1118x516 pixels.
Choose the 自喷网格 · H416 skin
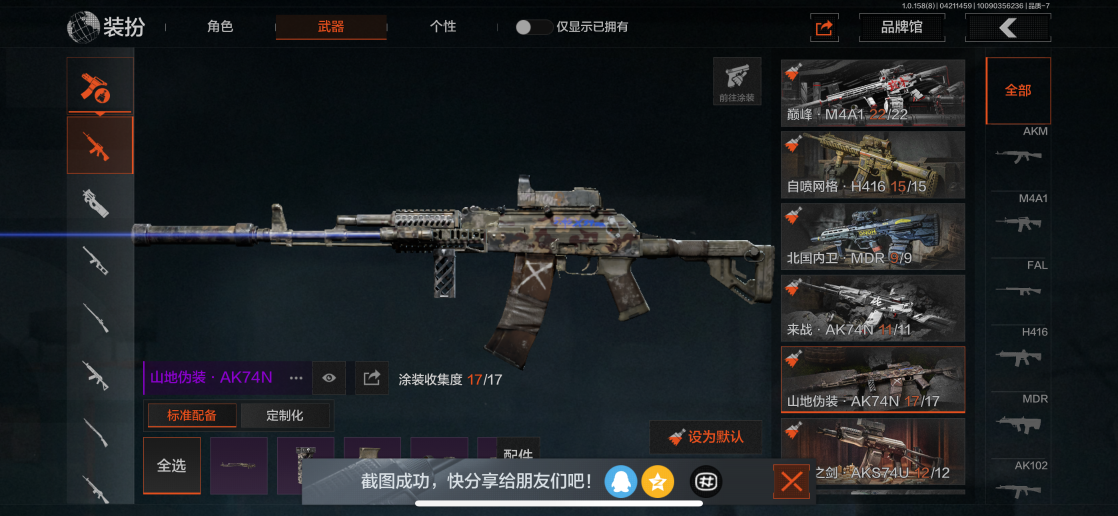(x=873, y=164)
